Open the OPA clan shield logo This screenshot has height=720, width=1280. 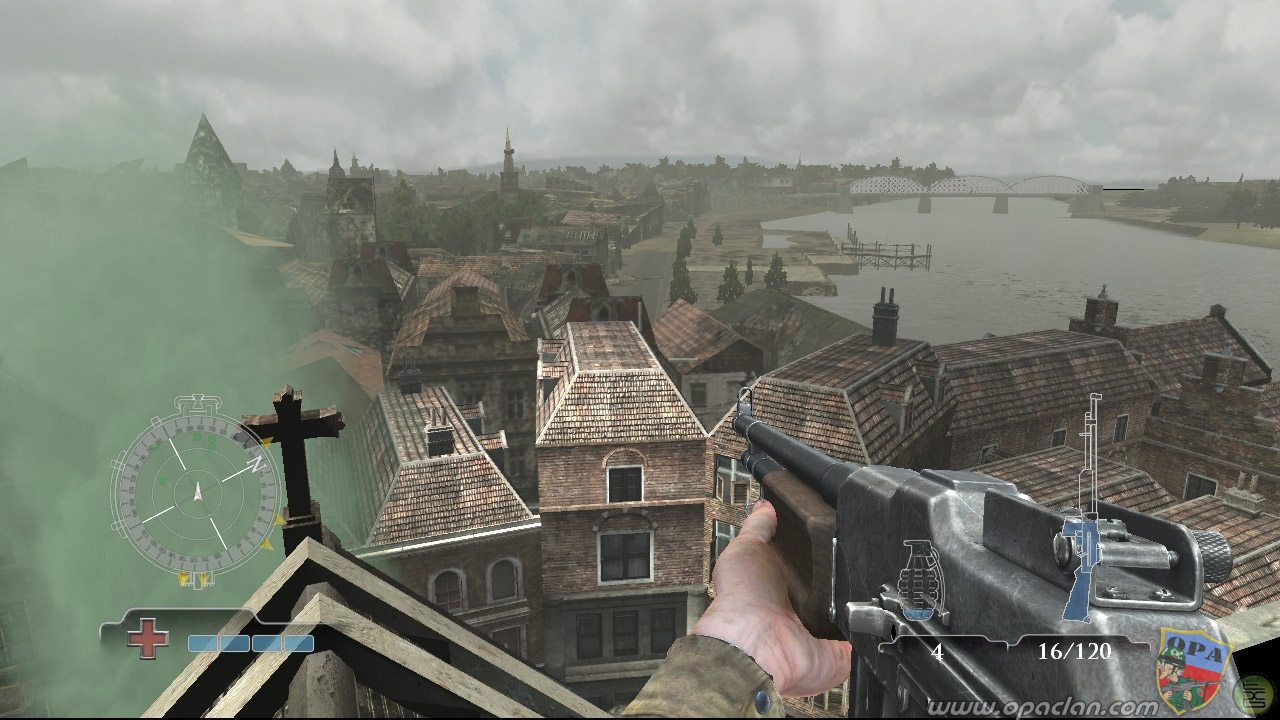[x=1193, y=668]
